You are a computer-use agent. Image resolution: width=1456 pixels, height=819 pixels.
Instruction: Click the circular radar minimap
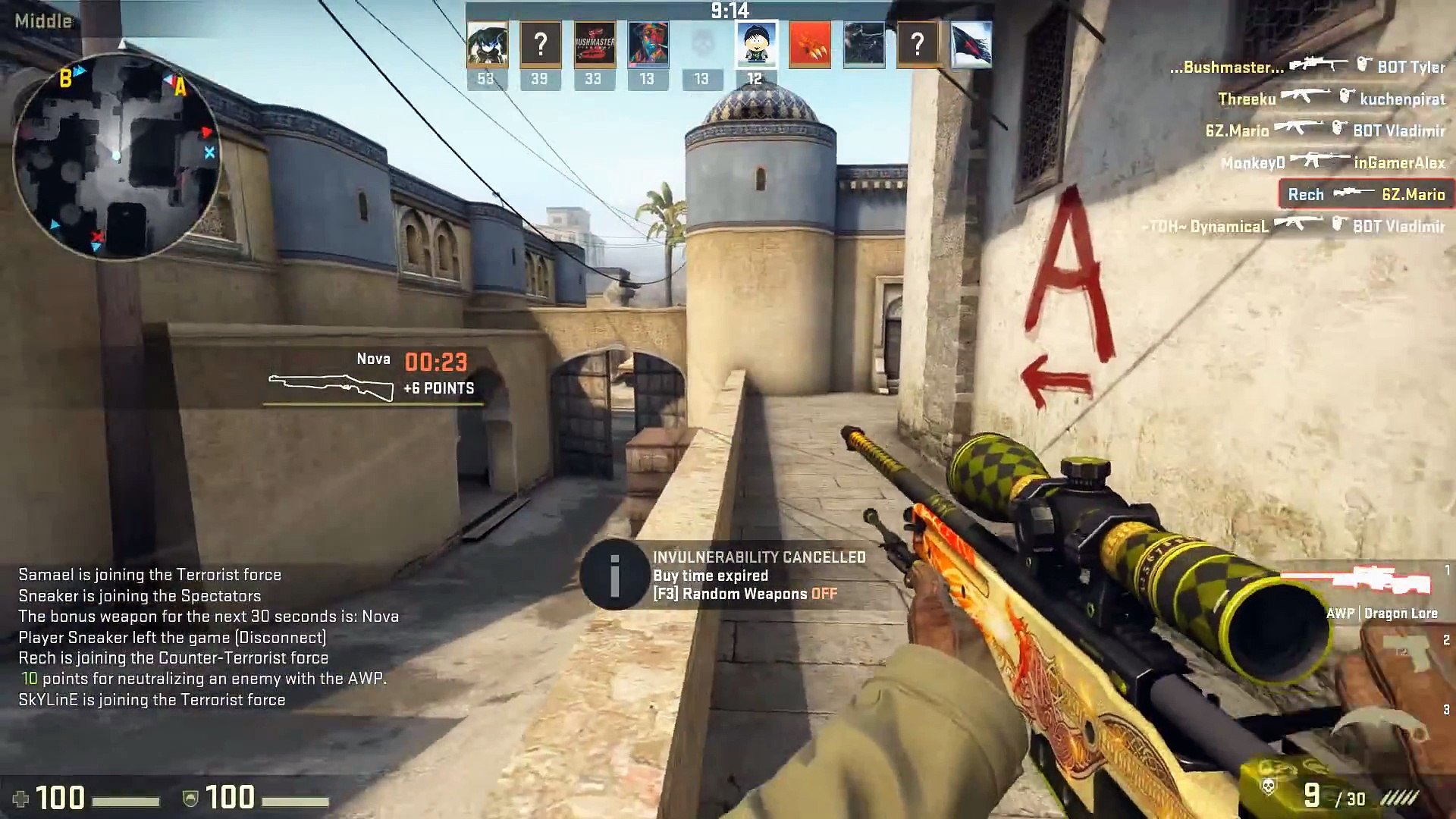point(117,156)
